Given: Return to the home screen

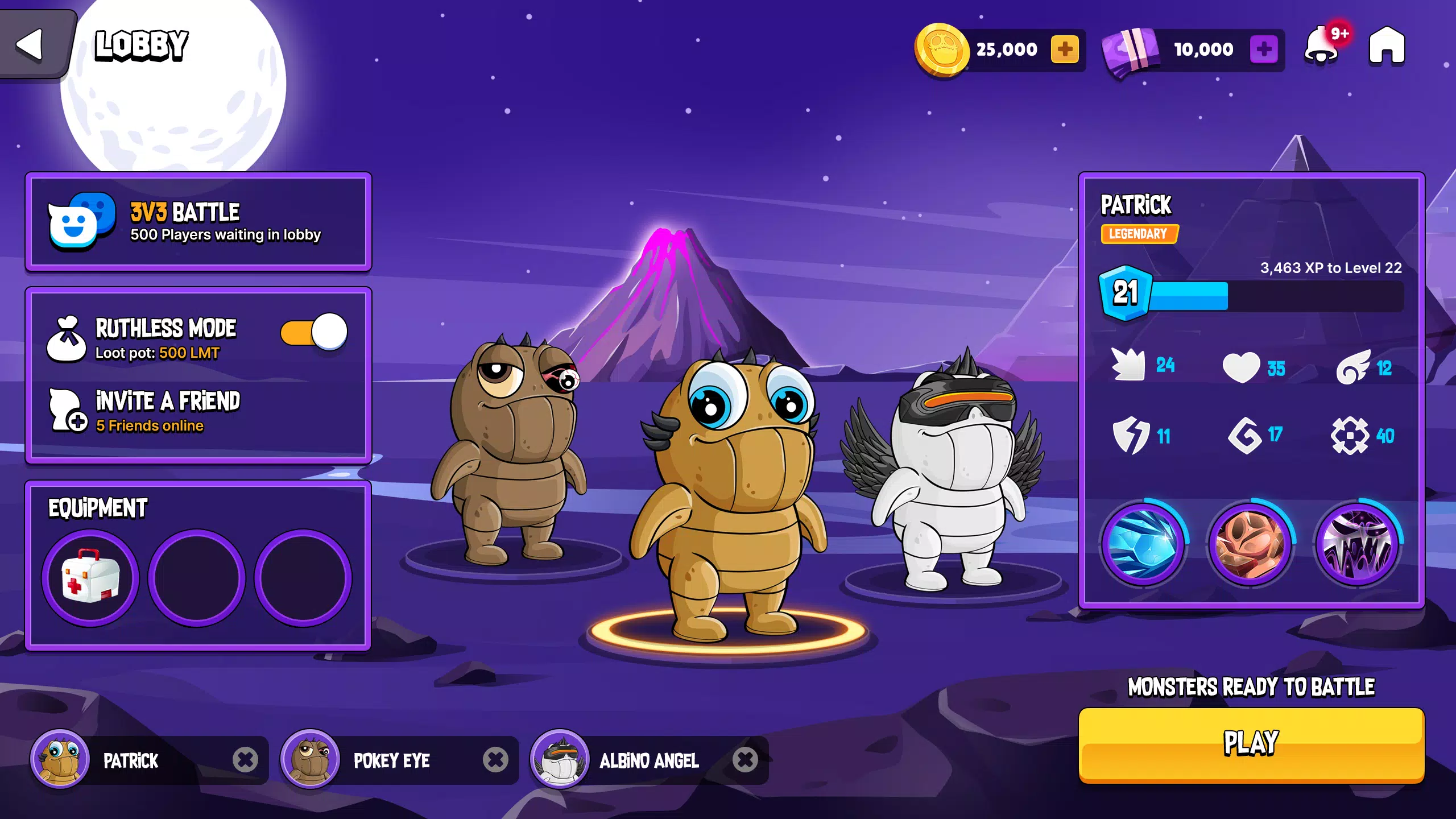Looking at the screenshot, I should tap(1387, 45).
